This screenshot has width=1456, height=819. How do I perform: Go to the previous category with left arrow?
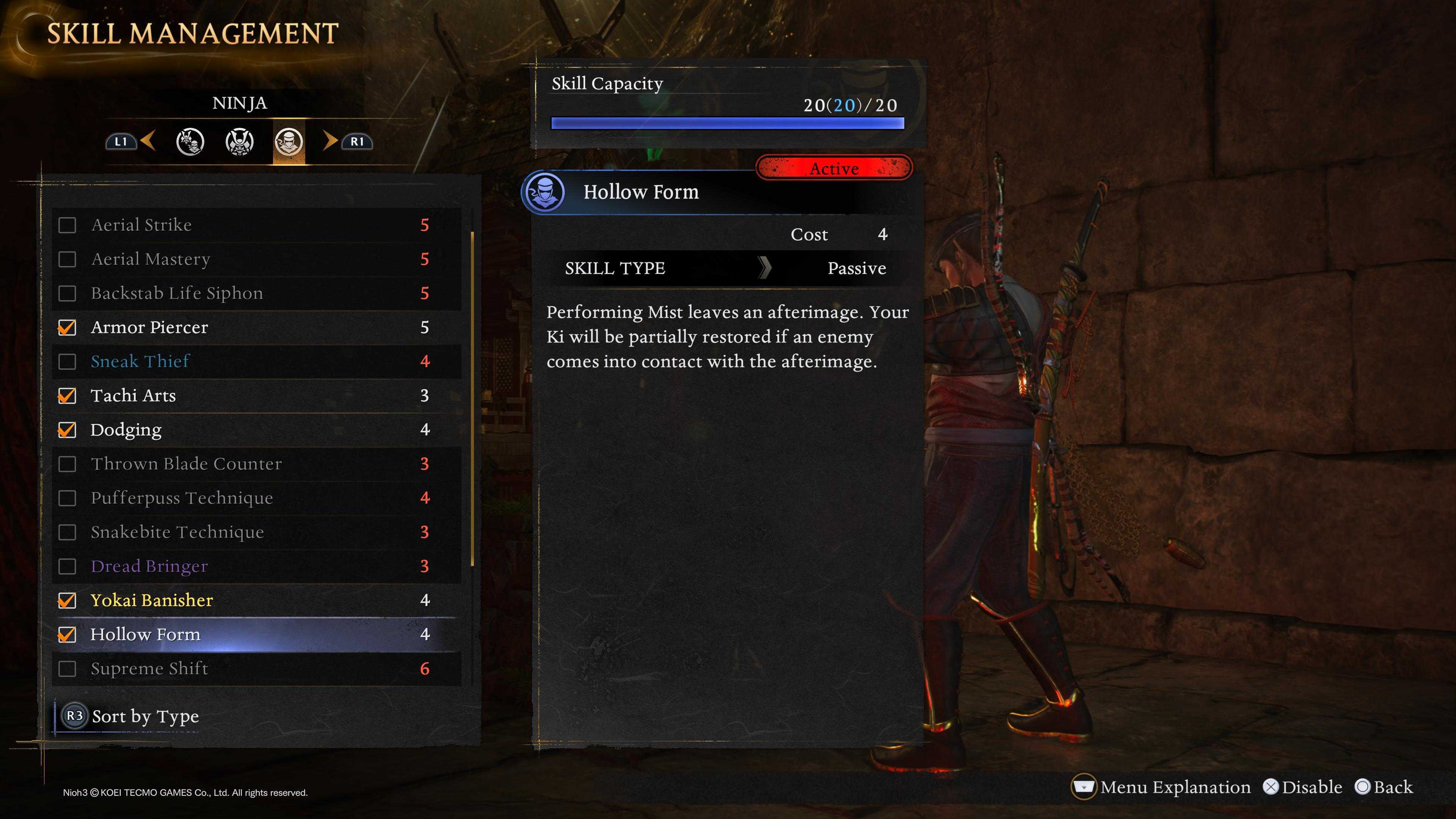pyautogui.click(x=148, y=141)
